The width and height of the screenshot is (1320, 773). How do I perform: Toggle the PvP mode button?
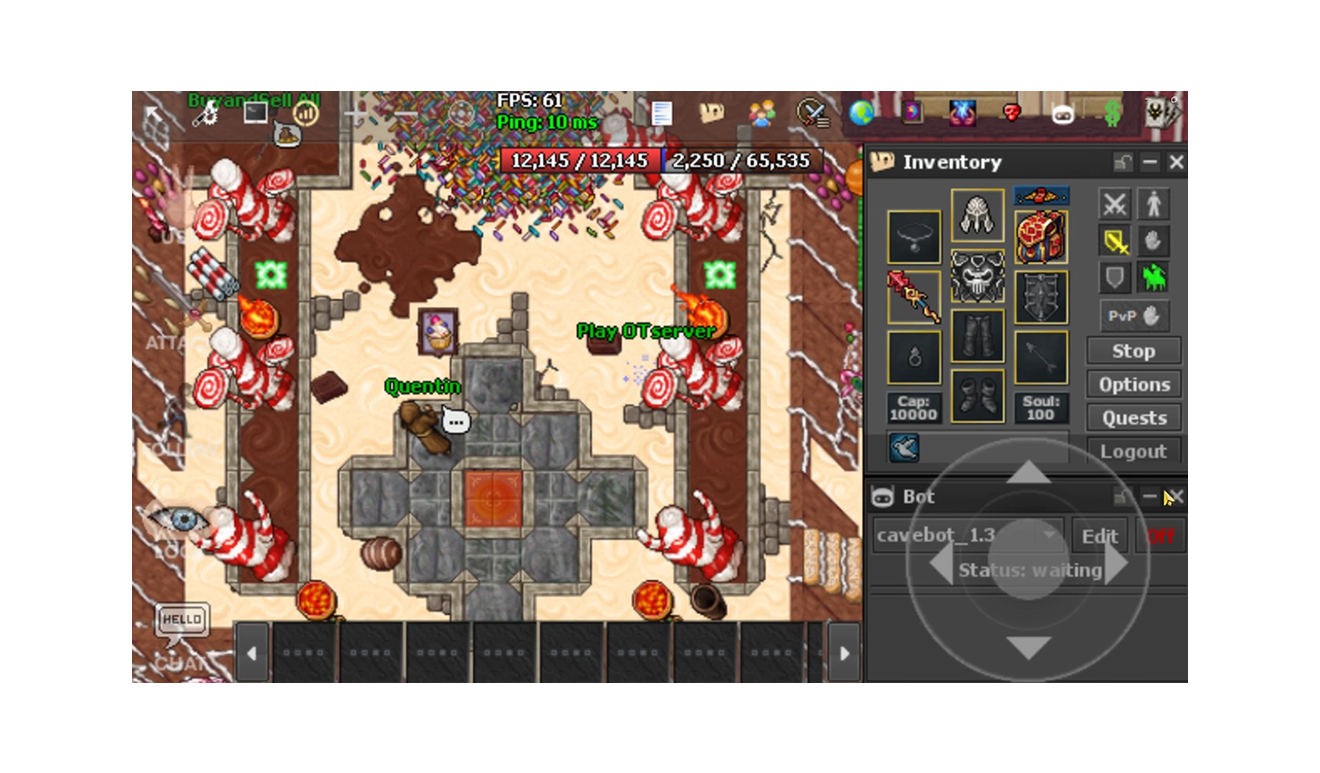(1134, 315)
